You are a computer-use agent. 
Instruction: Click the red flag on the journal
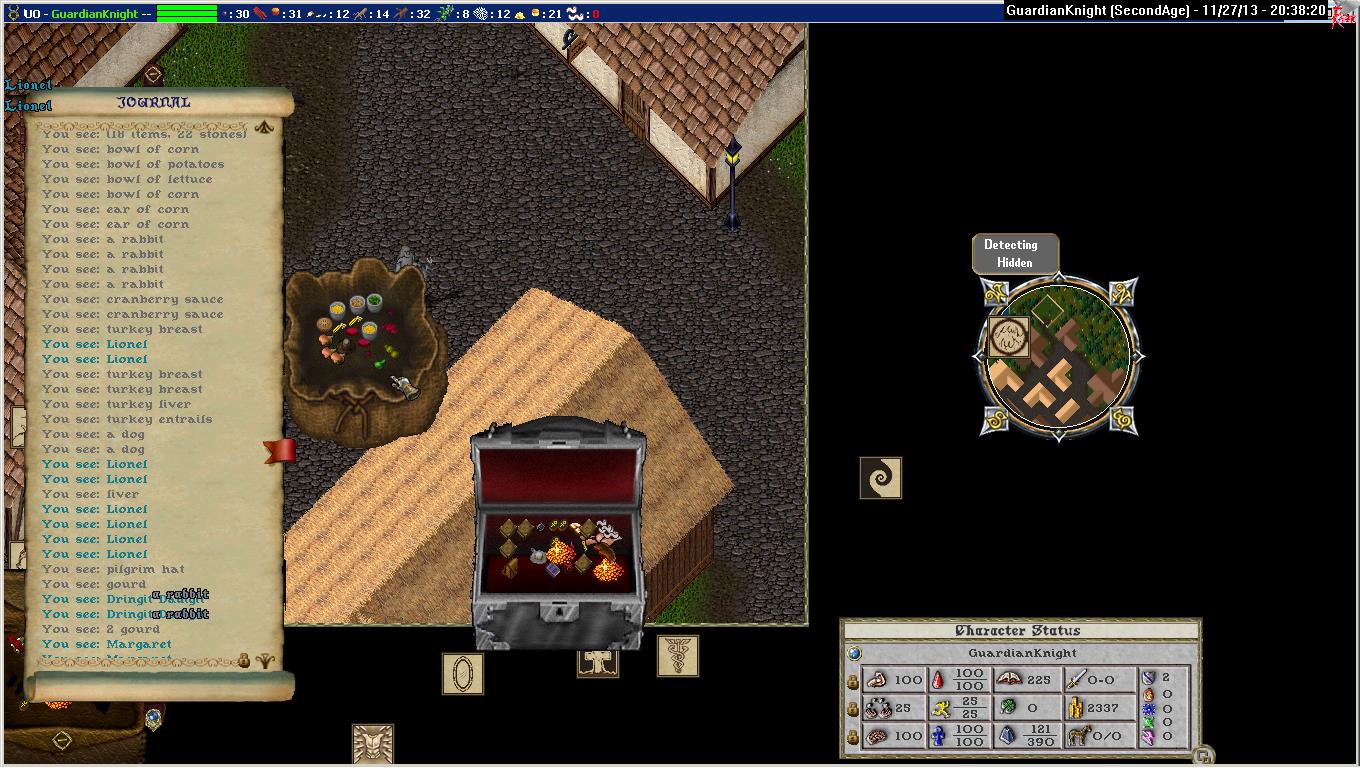[x=280, y=451]
